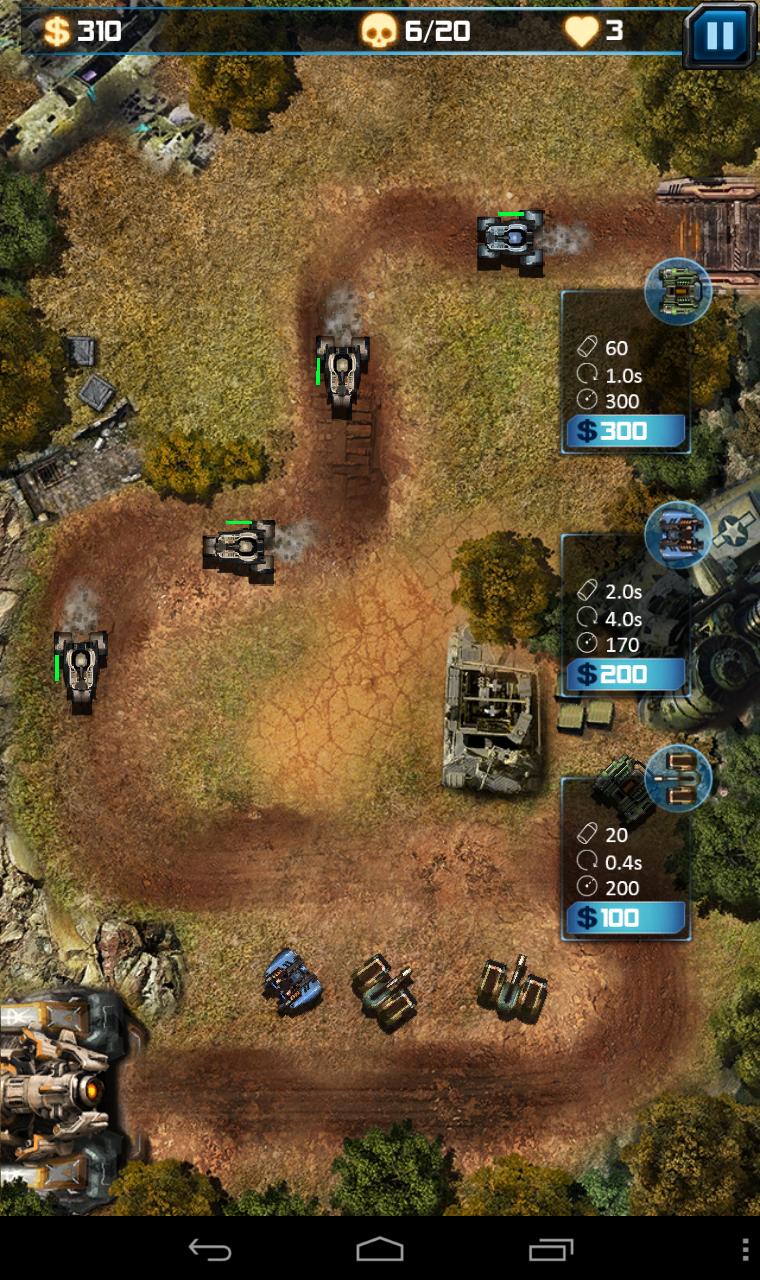
Task: Buy the $300 tower
Action: [626, 432]
